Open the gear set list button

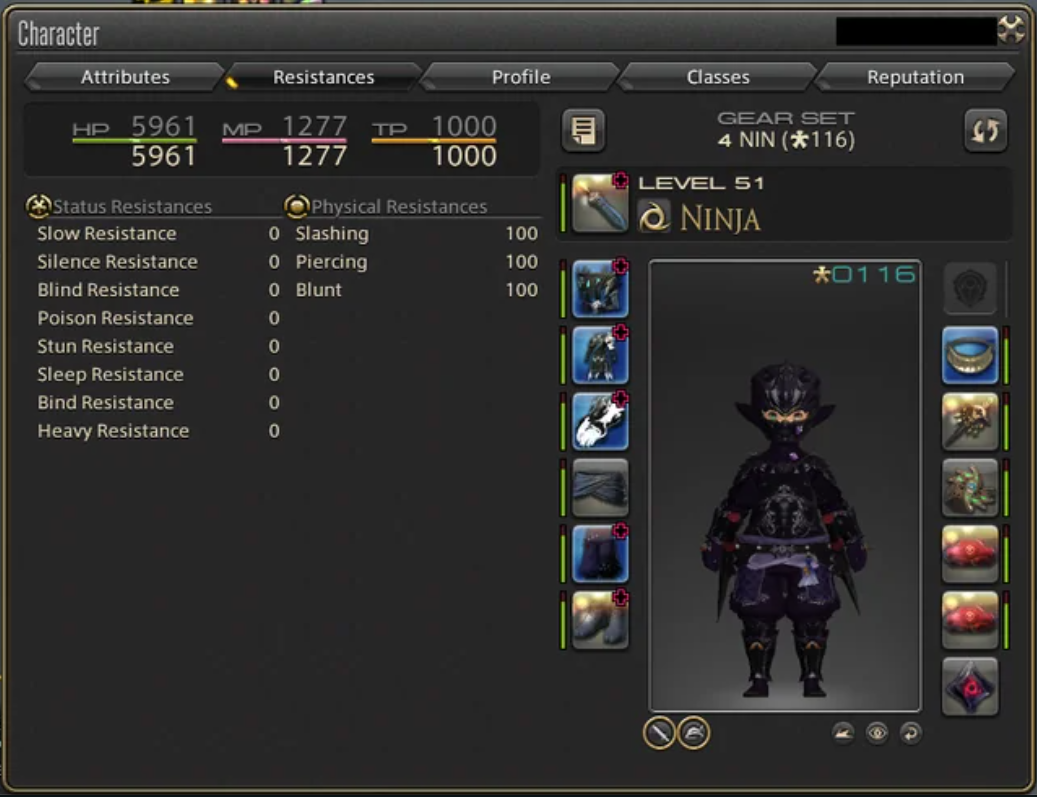(584, 131)
